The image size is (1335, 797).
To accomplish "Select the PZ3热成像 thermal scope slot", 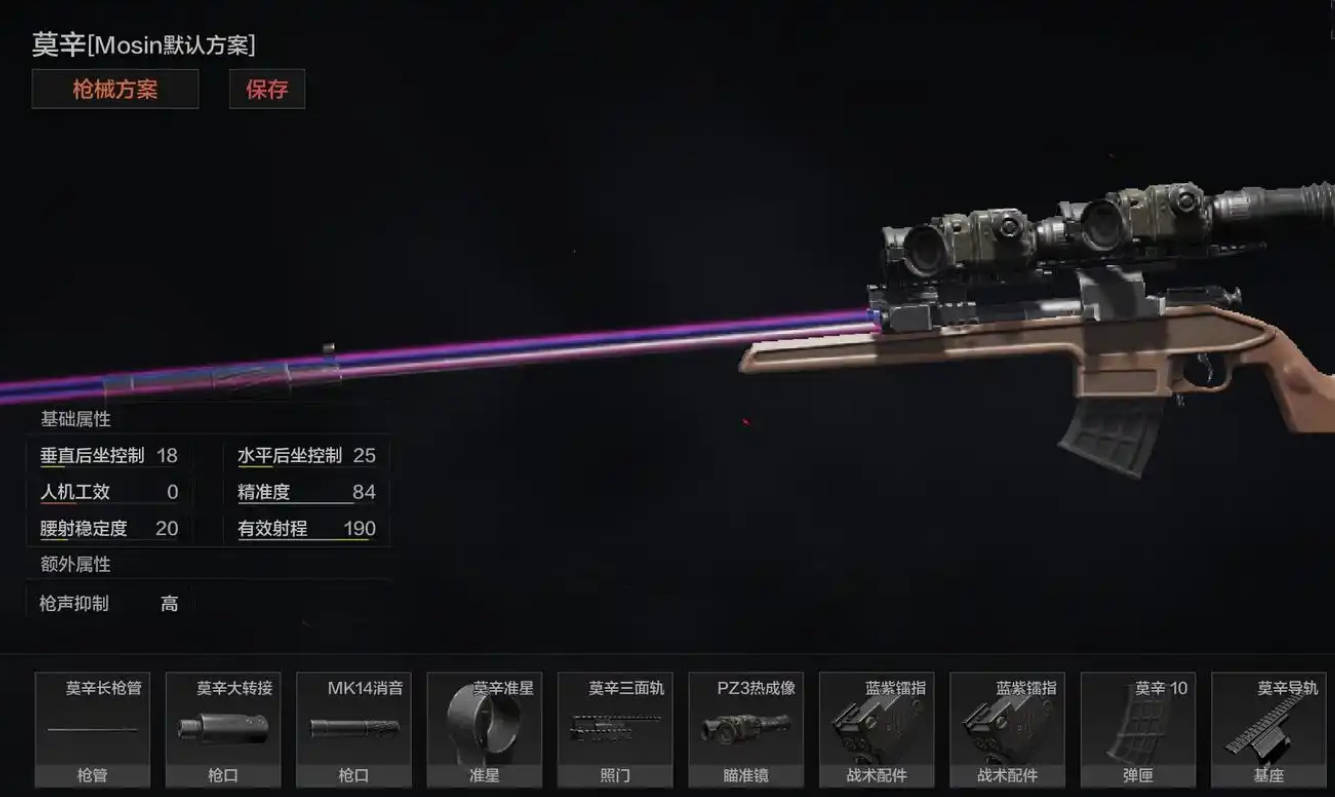I will tap(746, 729).
